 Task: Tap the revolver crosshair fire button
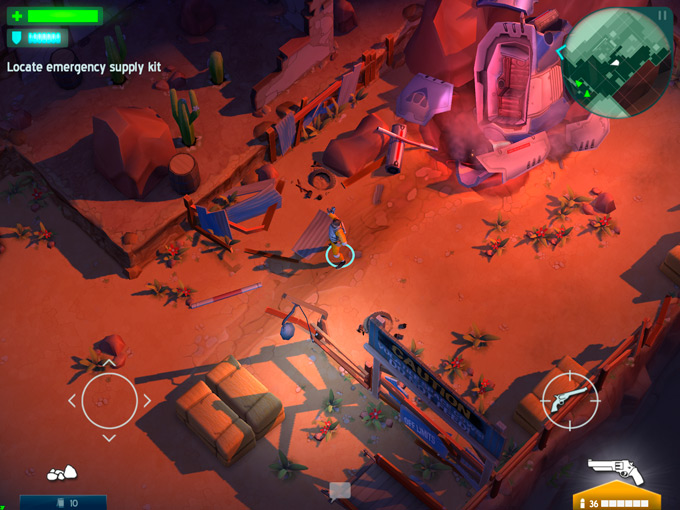(x=569, y=402)
